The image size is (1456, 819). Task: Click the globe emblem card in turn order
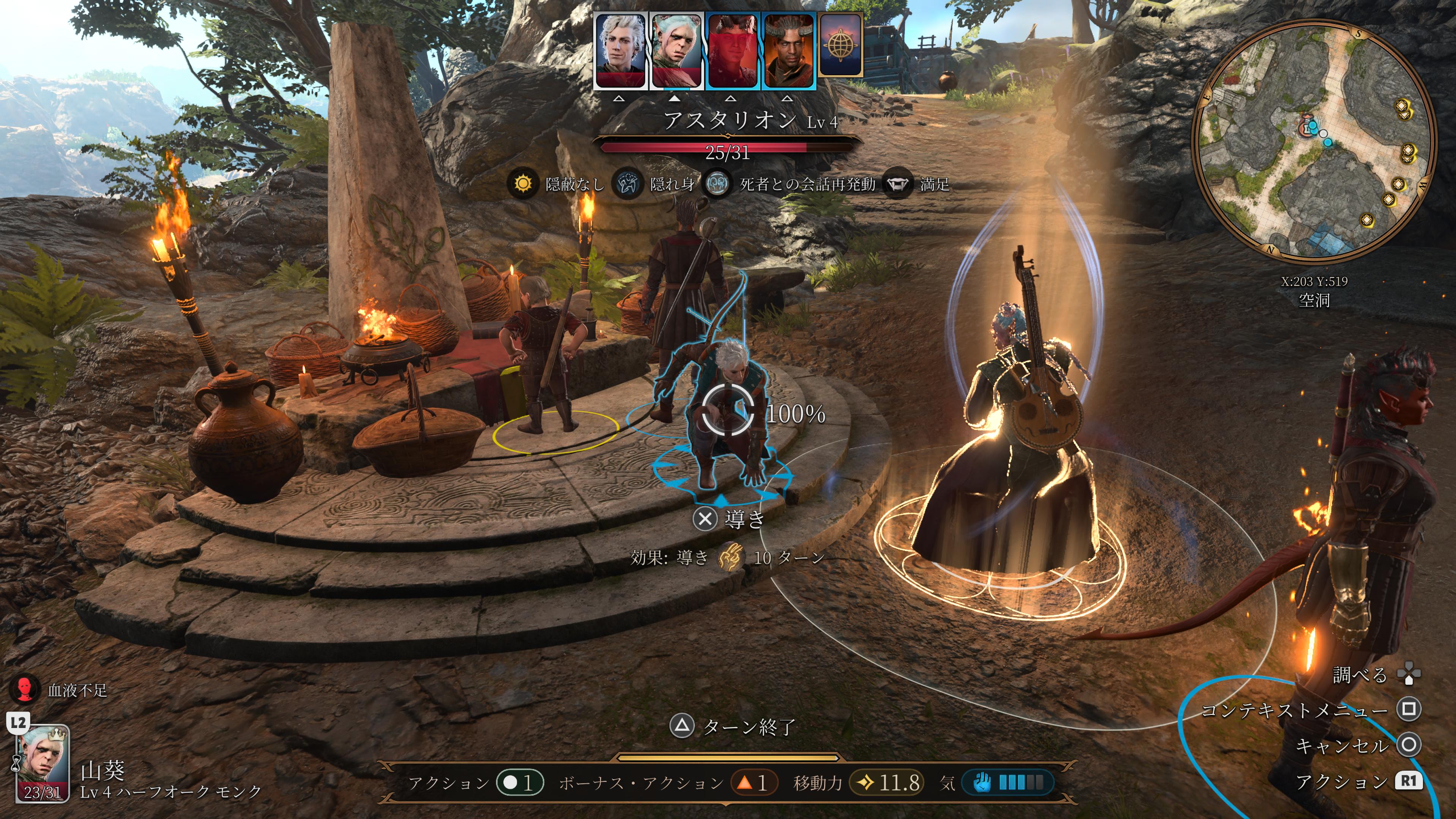[841, 45]
